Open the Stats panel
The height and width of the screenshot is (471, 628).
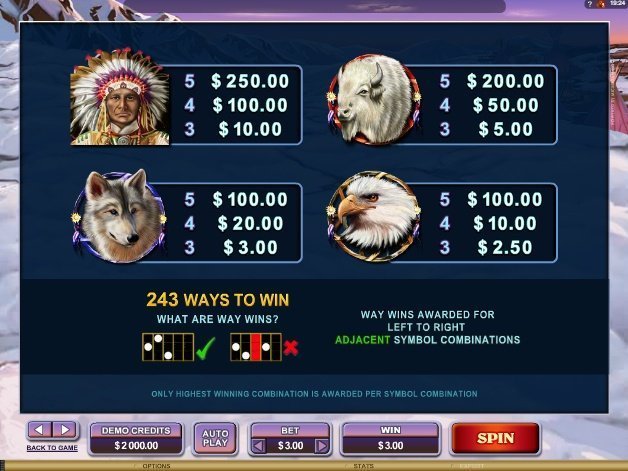coord(362,466)
